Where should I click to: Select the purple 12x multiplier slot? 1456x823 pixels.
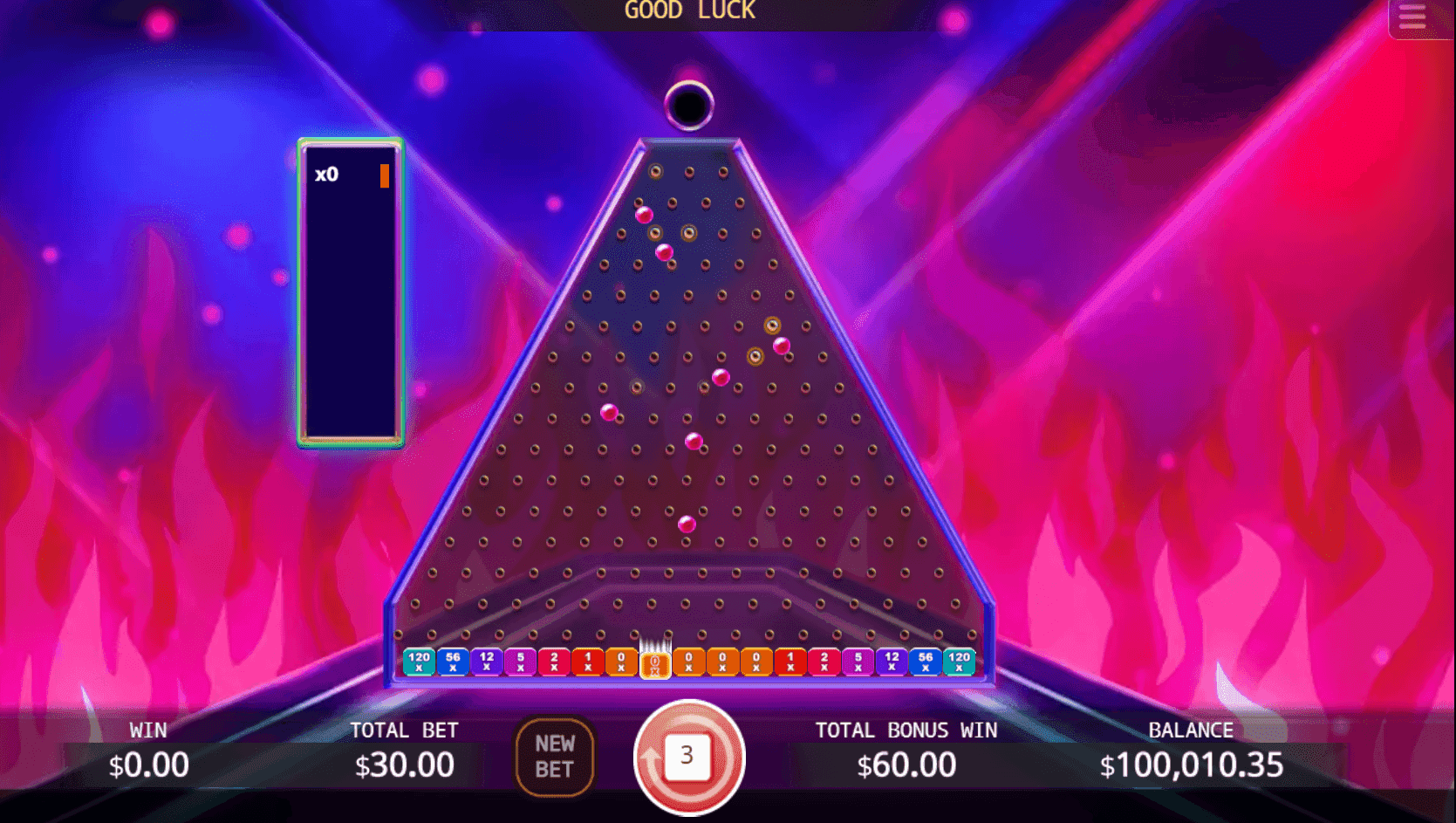(489, 662)
